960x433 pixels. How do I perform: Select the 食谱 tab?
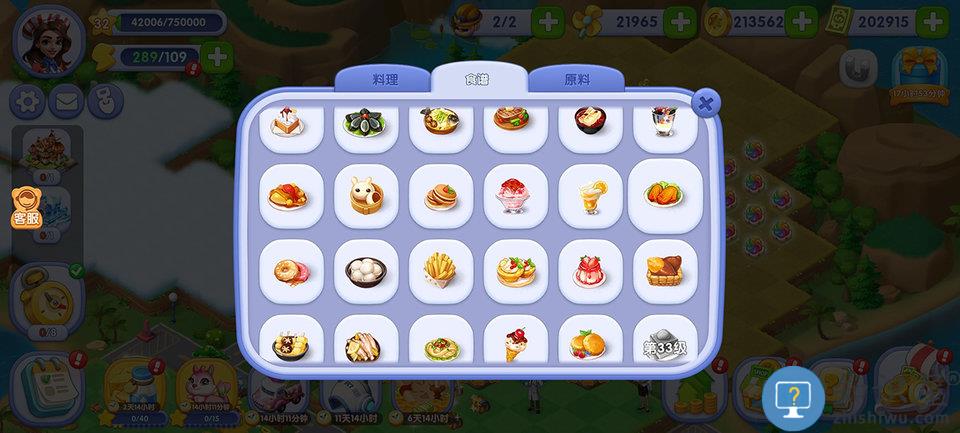coord(479,78)
